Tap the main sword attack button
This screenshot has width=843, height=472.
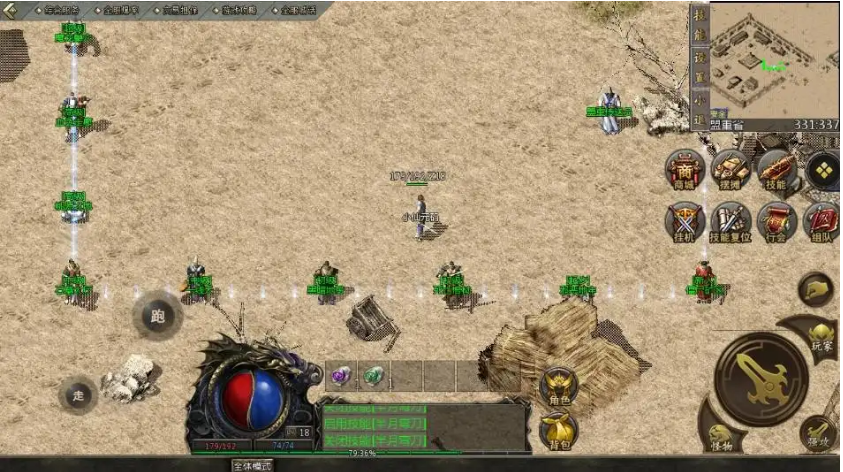[x=761, y=378]
